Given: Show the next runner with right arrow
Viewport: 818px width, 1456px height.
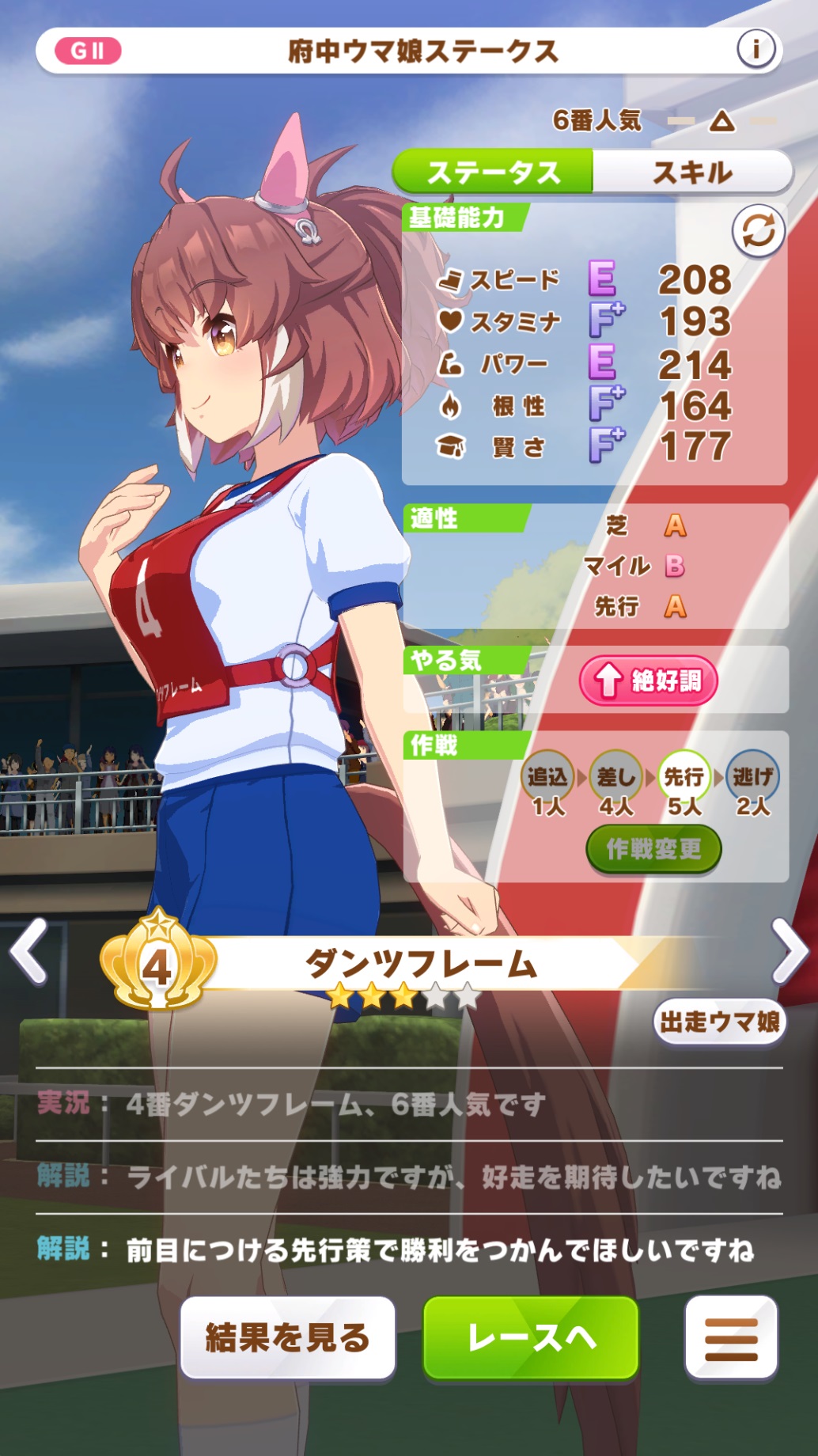Looking at the screenshot, I should [789, 951].
